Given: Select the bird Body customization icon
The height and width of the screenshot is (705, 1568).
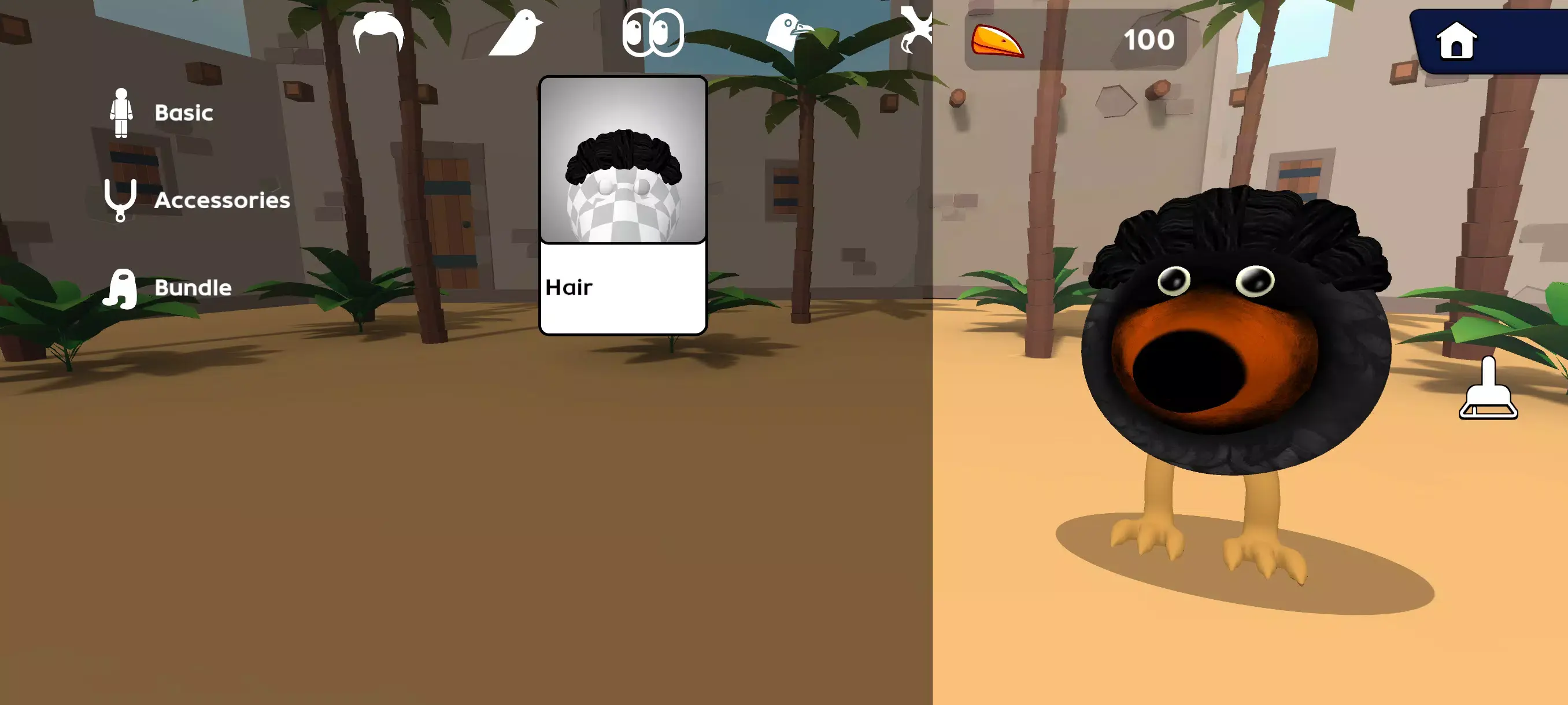Looking at the screenshot, I should [x=515, y=34].
